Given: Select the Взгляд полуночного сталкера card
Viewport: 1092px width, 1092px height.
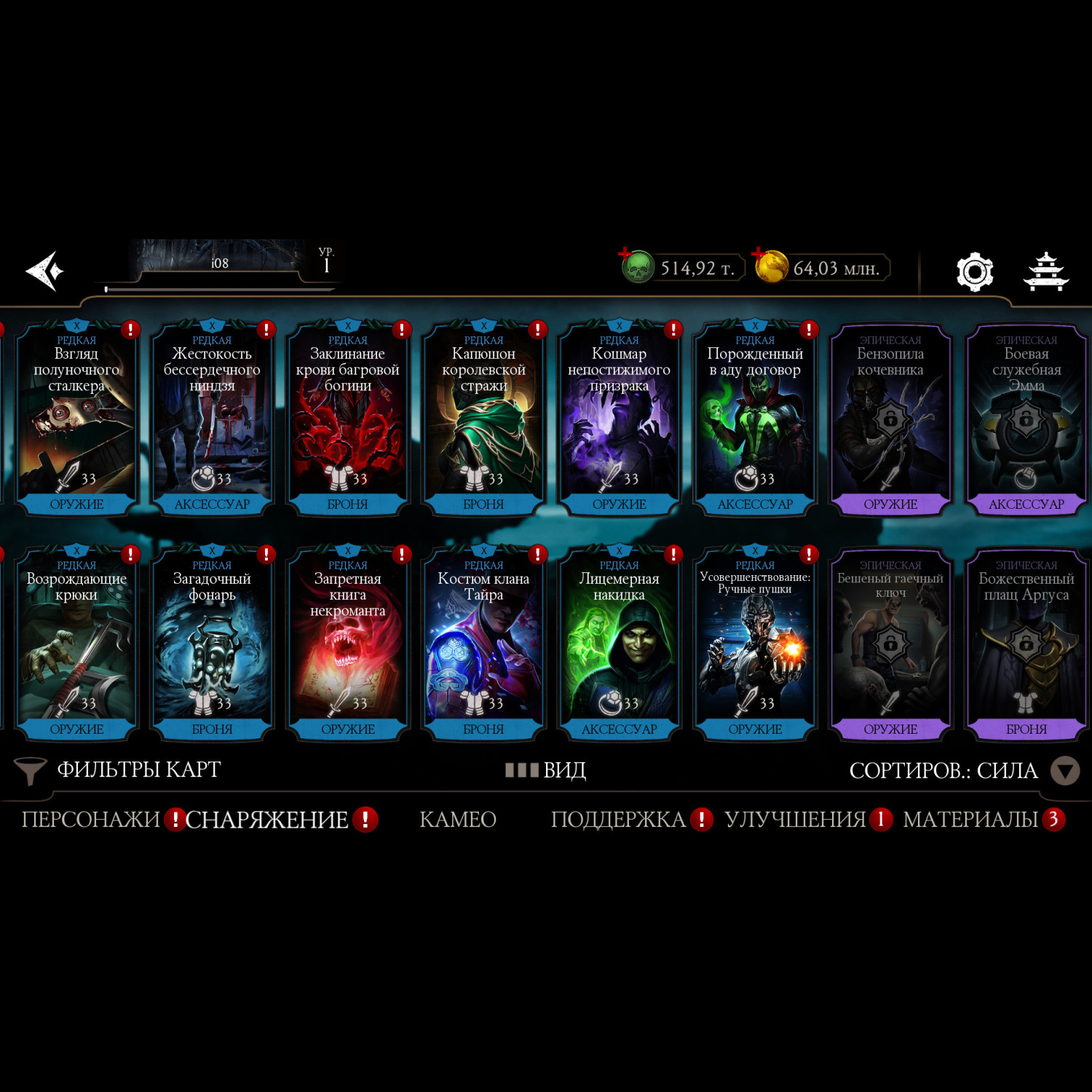Looking at the screenshot, I should 76,419.
